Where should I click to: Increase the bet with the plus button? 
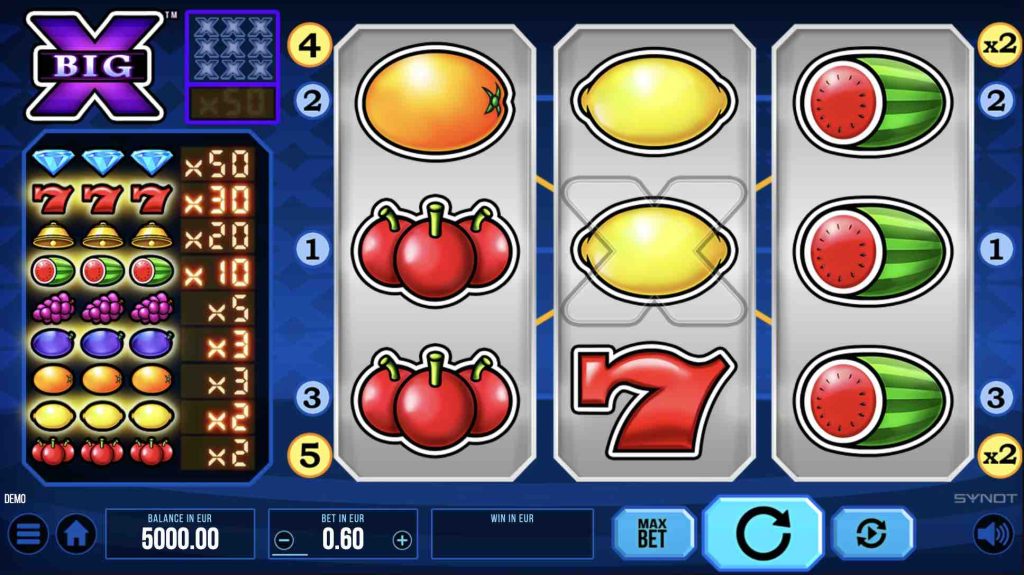coord(402,540)
